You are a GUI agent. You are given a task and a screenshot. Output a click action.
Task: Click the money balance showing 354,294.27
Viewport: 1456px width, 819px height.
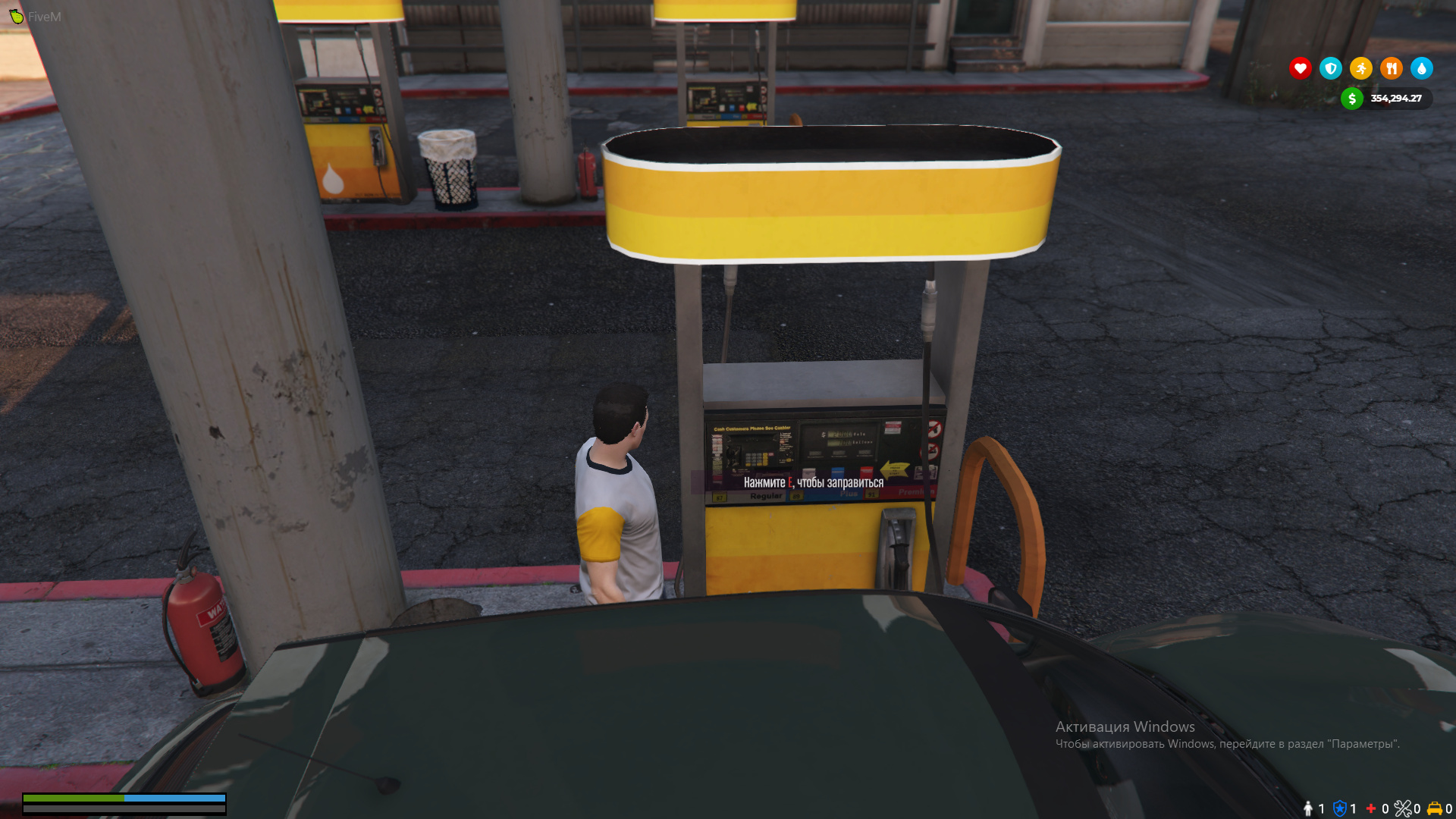point(1395,98)
